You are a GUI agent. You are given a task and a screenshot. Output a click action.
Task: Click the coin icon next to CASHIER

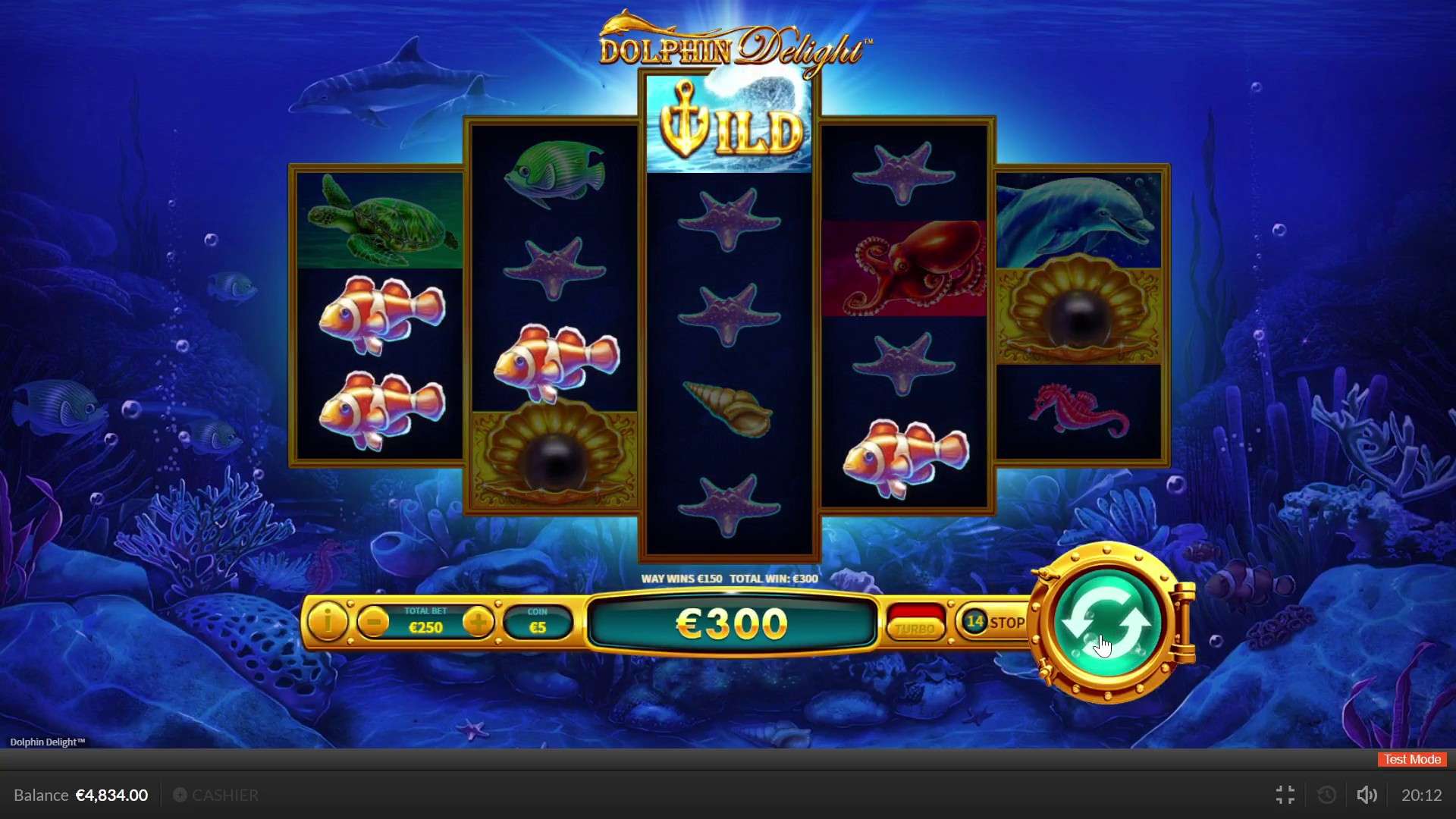(180, 795)
